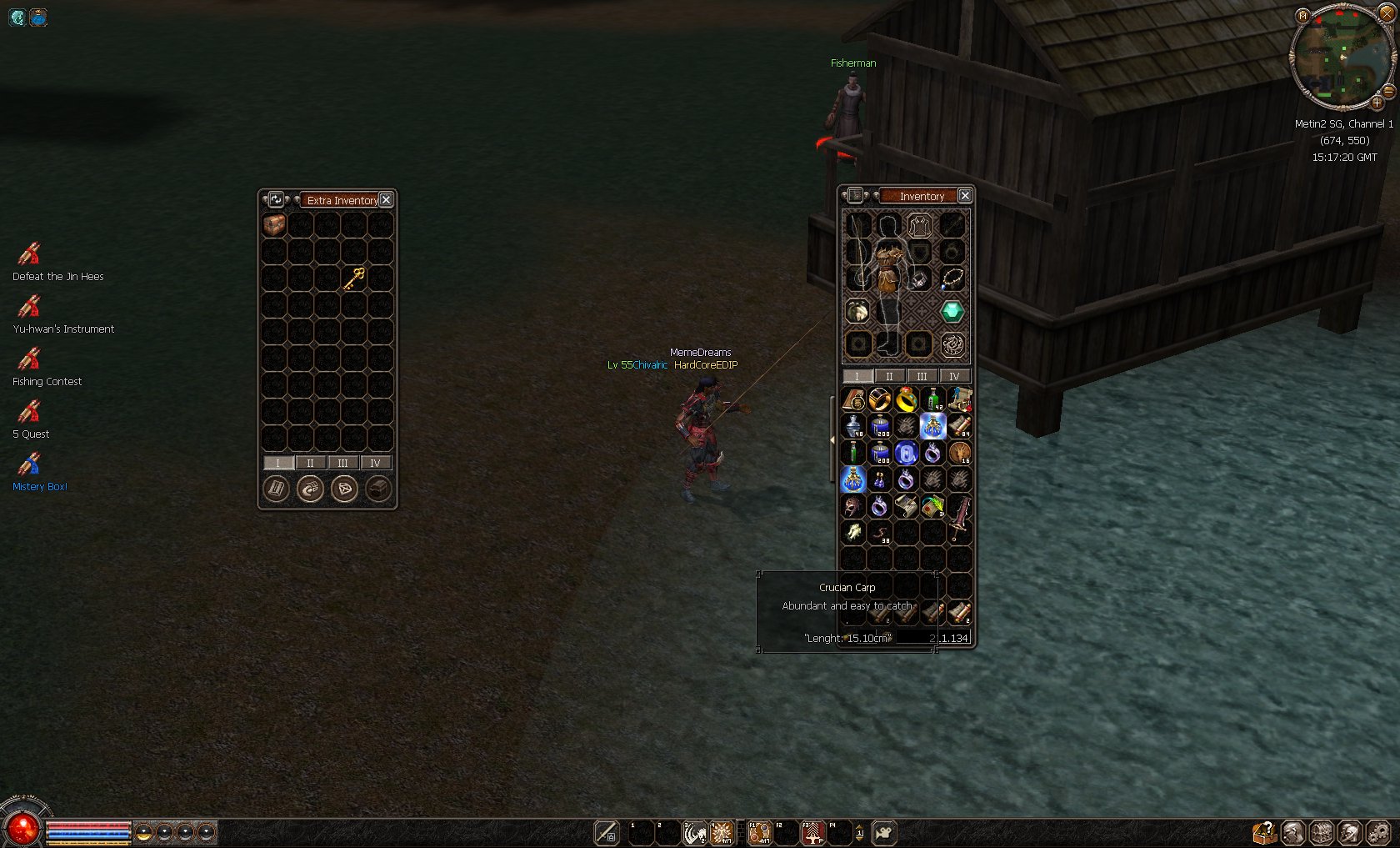Select the wooden chest in Extra Inventory
Image resolution: width=1400 pixels, height=848 pixels.
(x=274, y=224)
